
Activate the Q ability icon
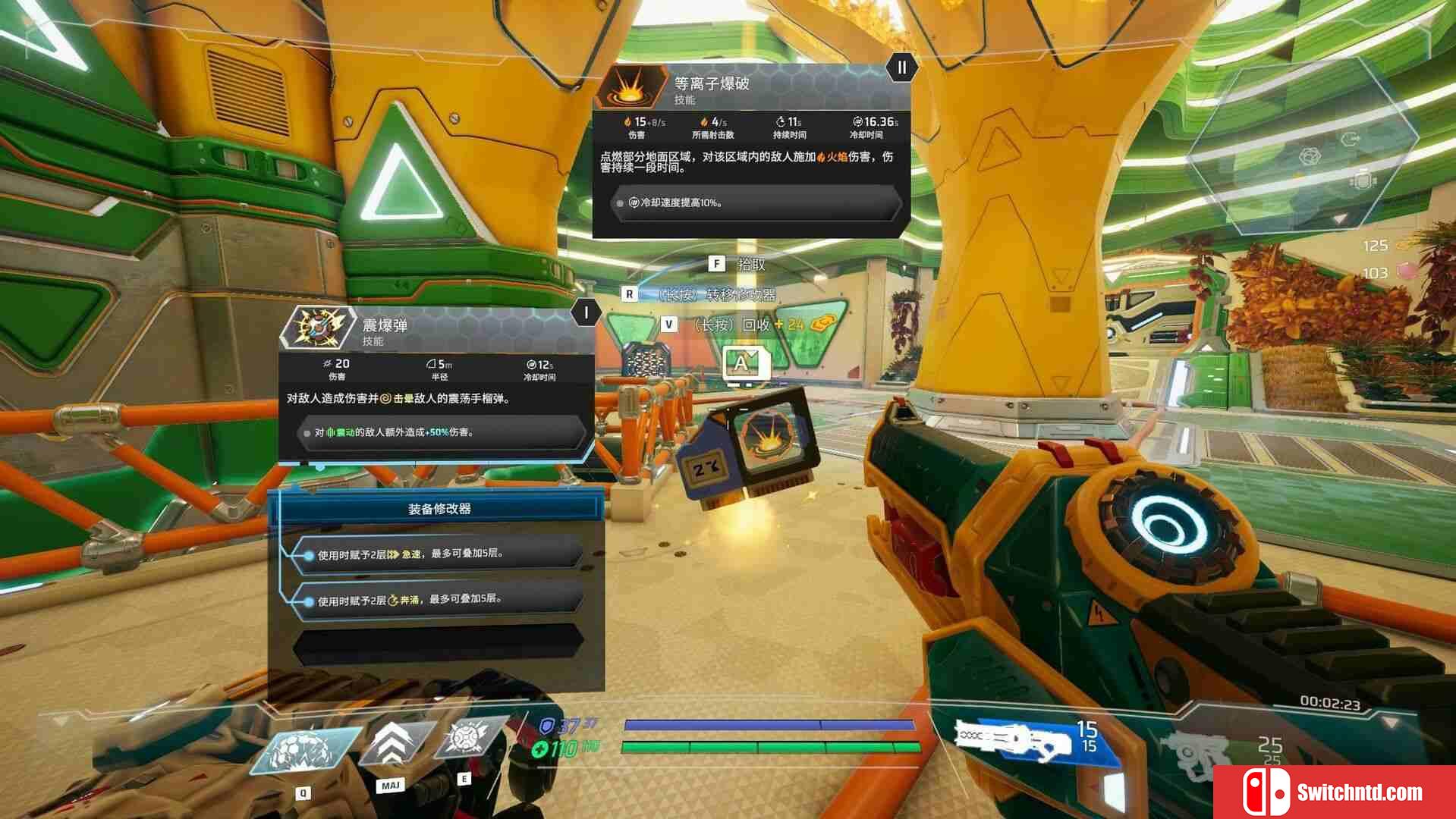tap(306, 749)
